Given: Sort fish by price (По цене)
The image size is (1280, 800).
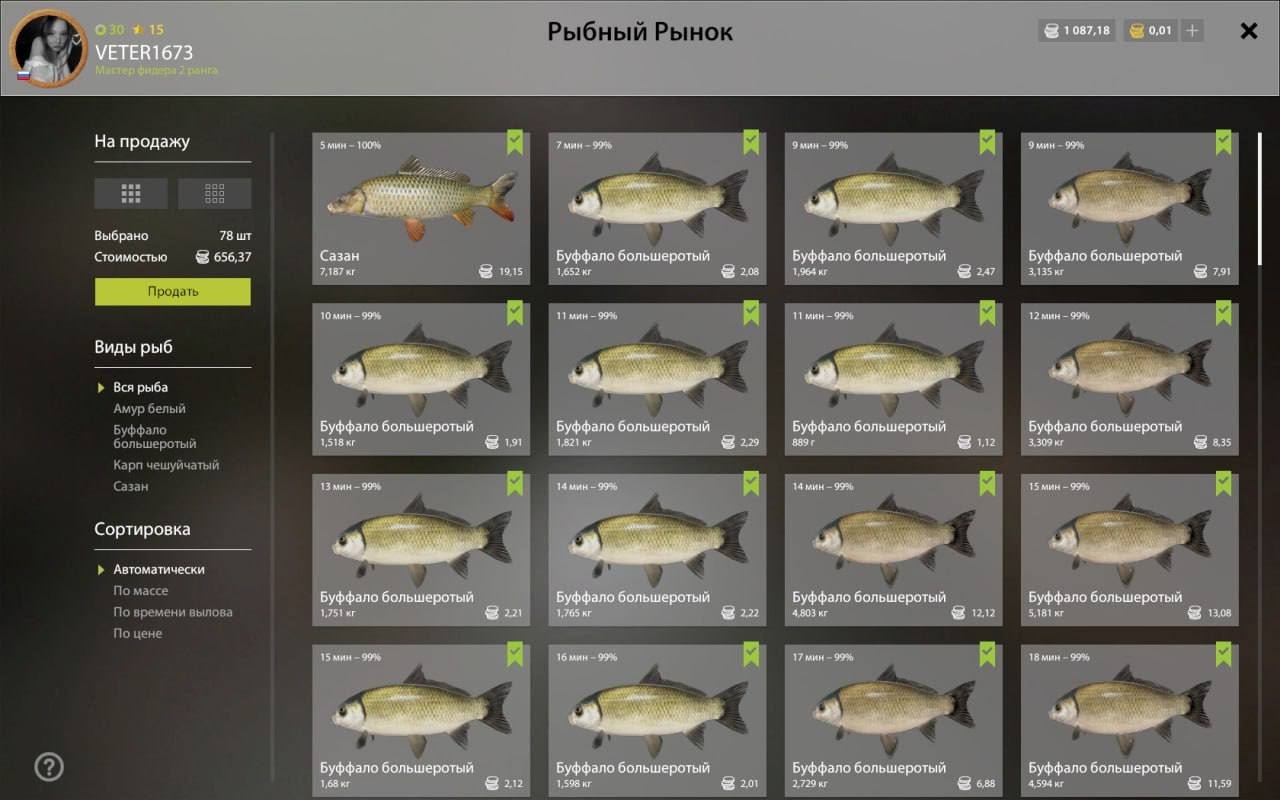Looking at the screenshot, I should pos(137,633).
